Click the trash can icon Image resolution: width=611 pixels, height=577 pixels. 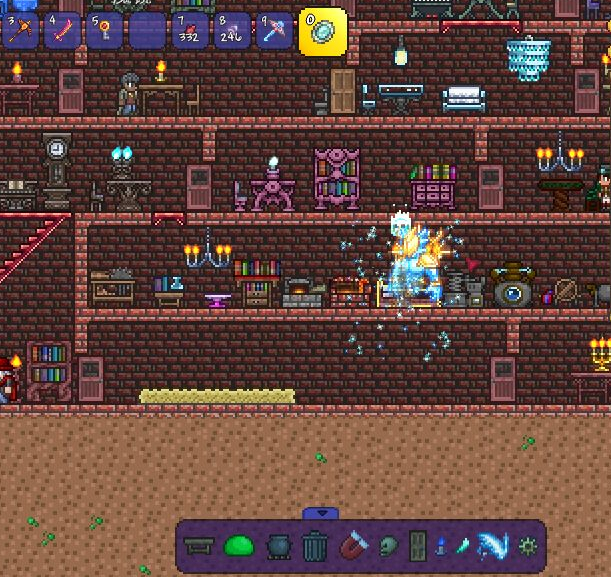point(314,546)
